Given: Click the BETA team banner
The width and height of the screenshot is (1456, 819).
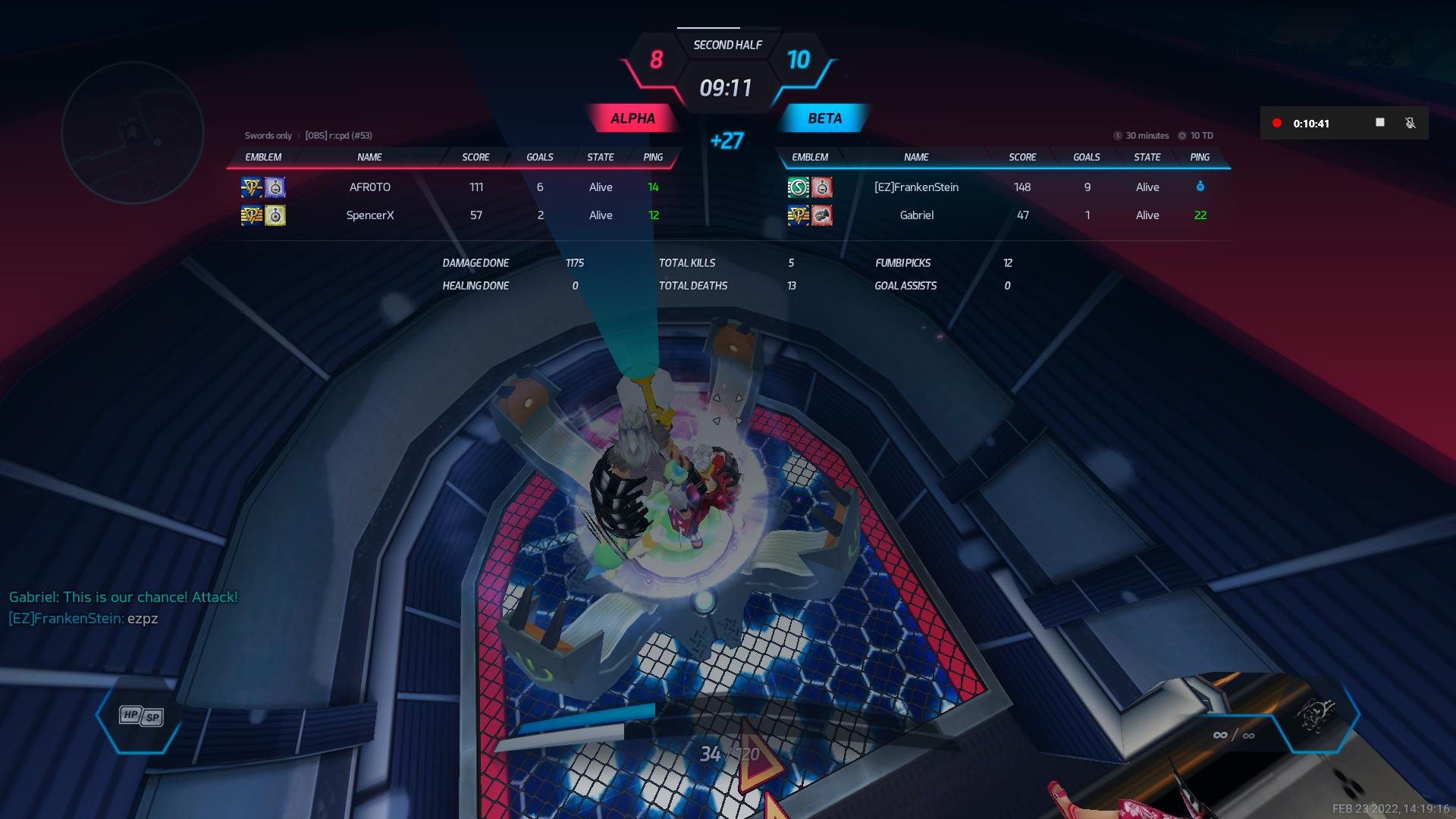Looking at the screenshot, I should (824, 118).
